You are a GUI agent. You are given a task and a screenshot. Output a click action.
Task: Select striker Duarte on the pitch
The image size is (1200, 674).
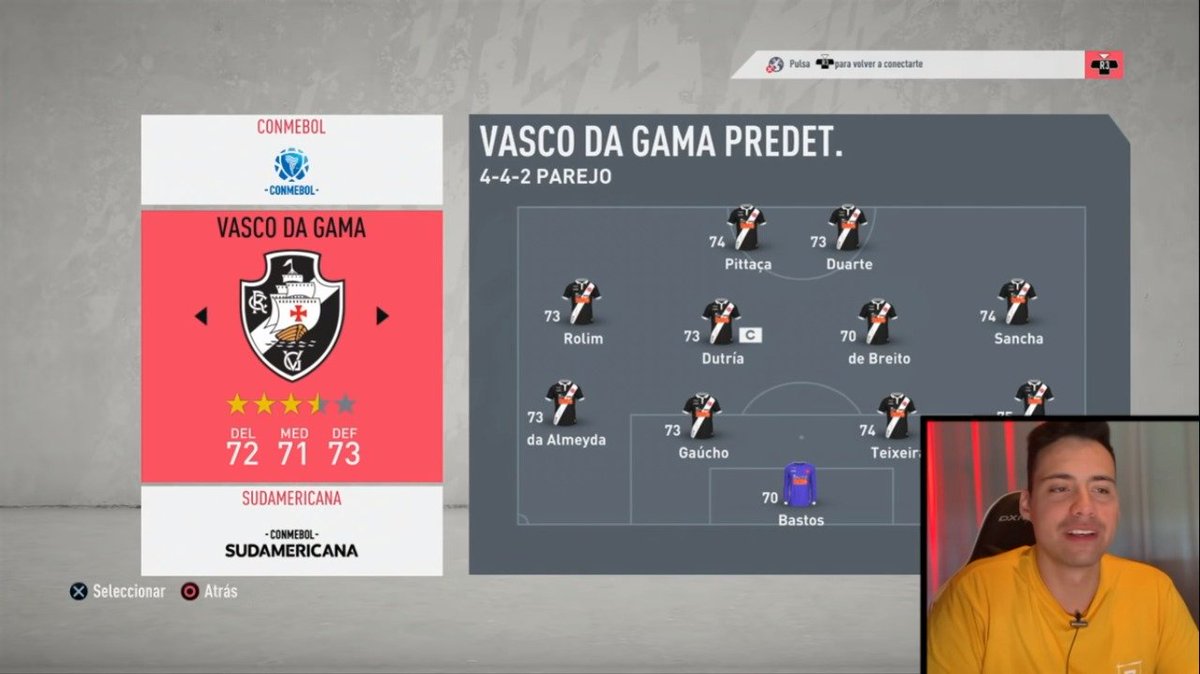(848, 229)
